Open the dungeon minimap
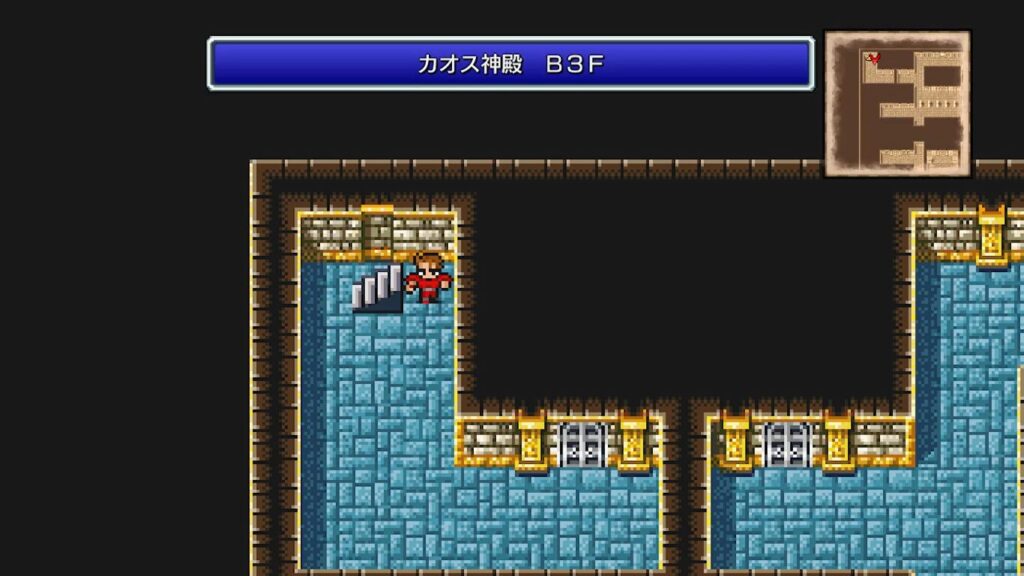This screenshot has height=576, width=1024. tap(897, 103)
